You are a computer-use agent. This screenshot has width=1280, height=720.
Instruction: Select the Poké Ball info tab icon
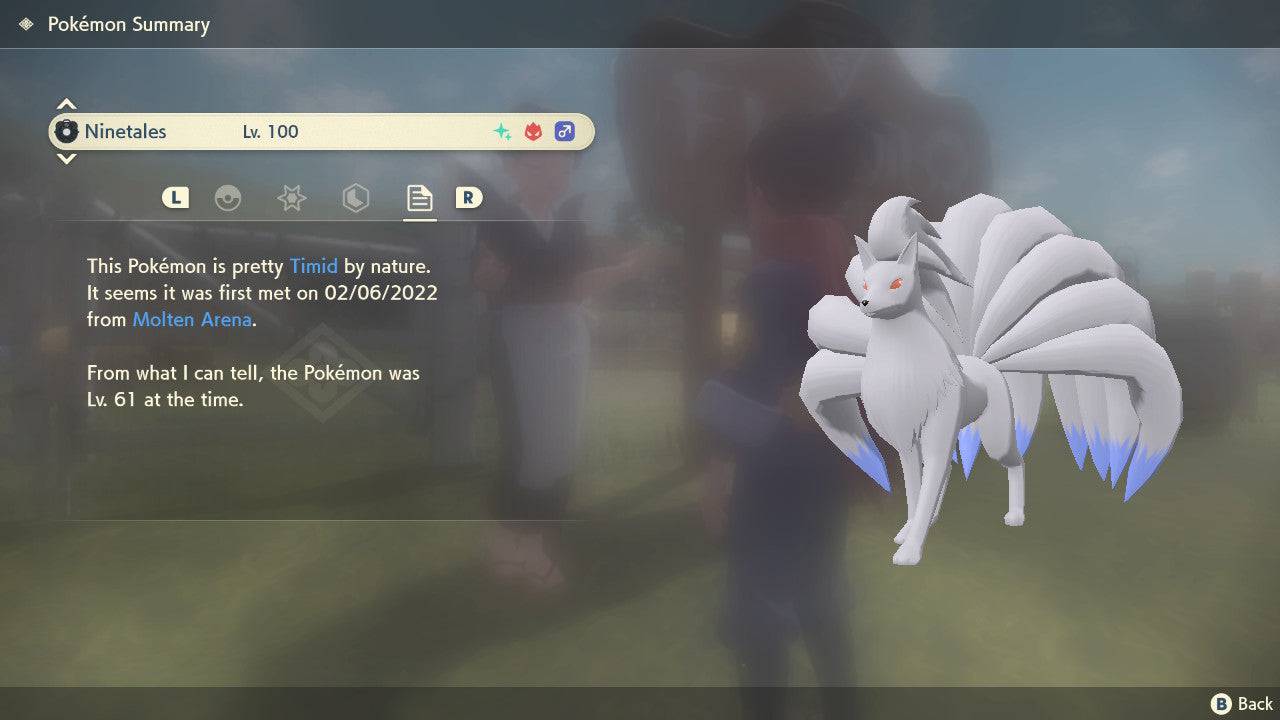(x=229, y=198)
